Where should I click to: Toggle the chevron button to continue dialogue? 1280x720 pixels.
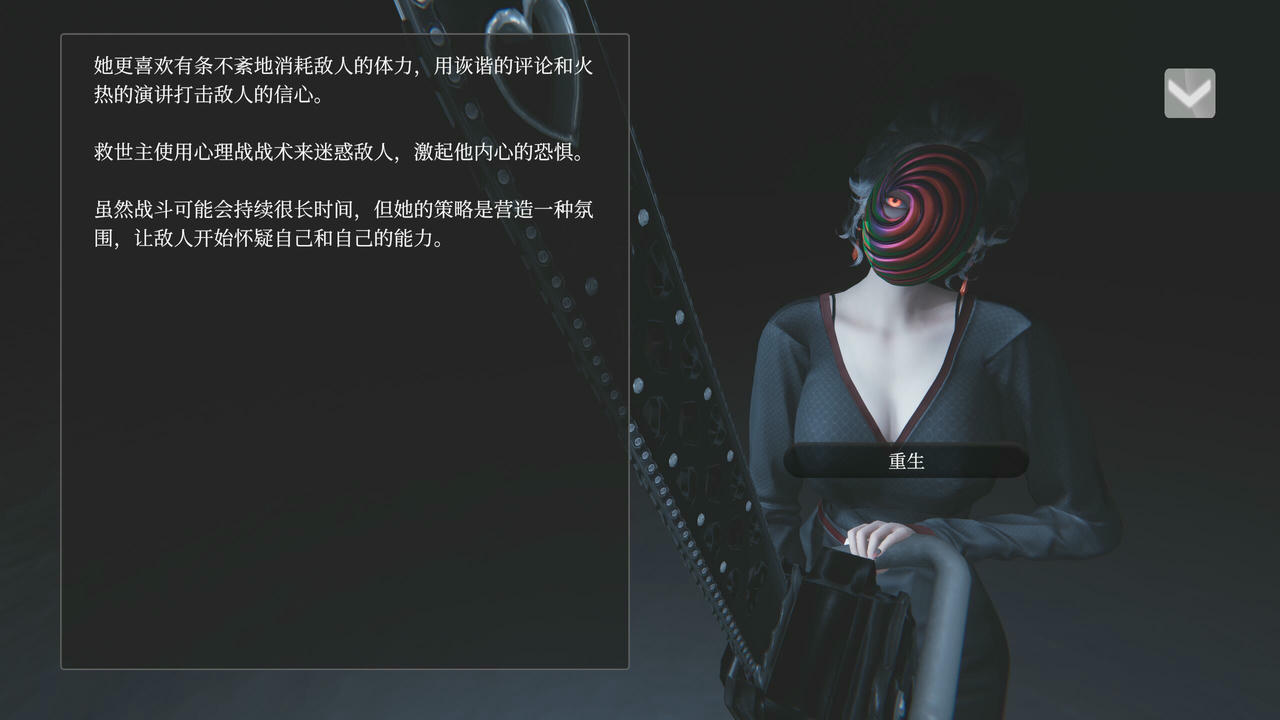[1189, 92]
